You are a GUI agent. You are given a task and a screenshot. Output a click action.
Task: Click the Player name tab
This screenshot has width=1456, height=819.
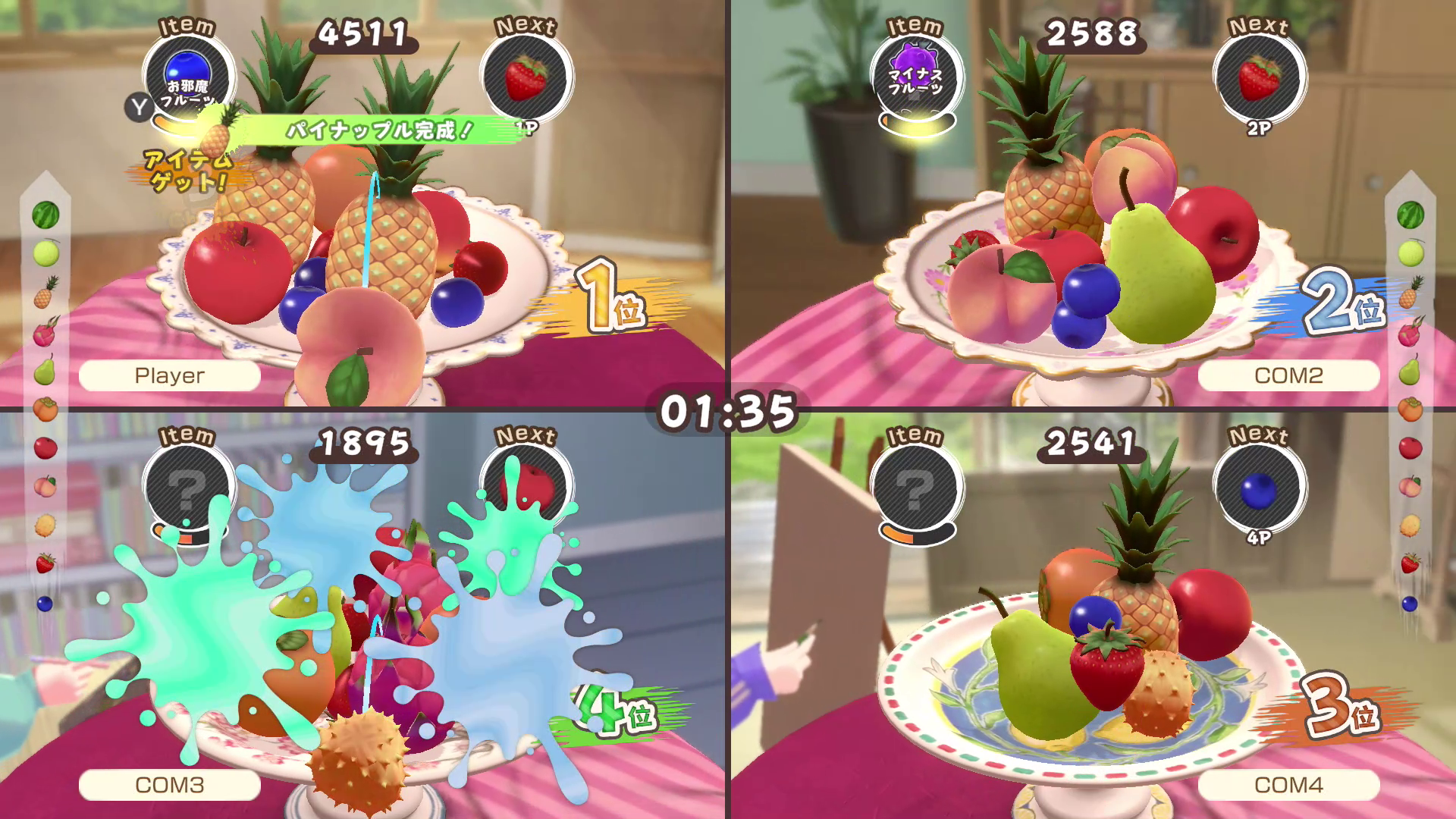(168, 374)
